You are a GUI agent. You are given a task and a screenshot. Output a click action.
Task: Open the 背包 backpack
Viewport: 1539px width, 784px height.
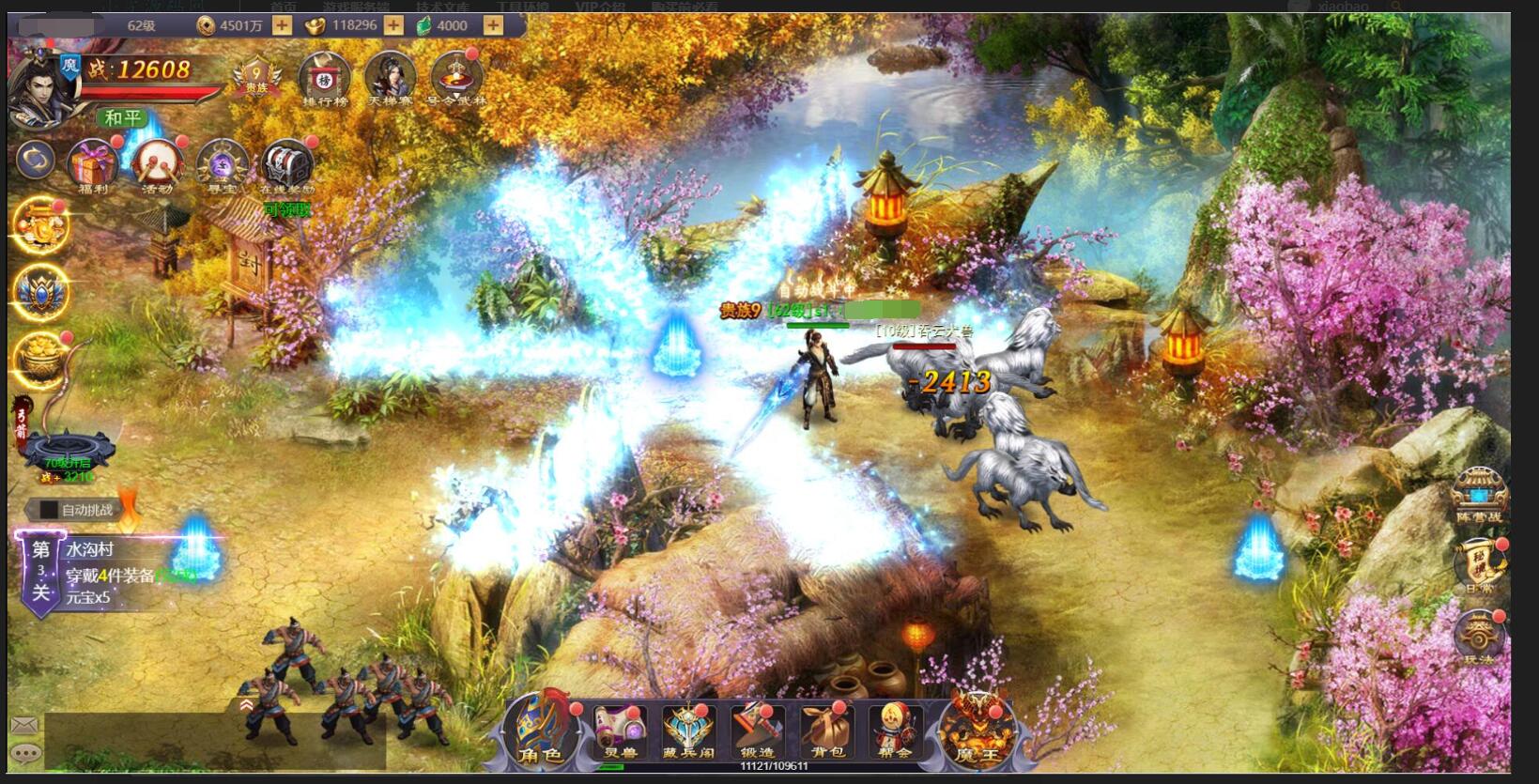(826, 731)
